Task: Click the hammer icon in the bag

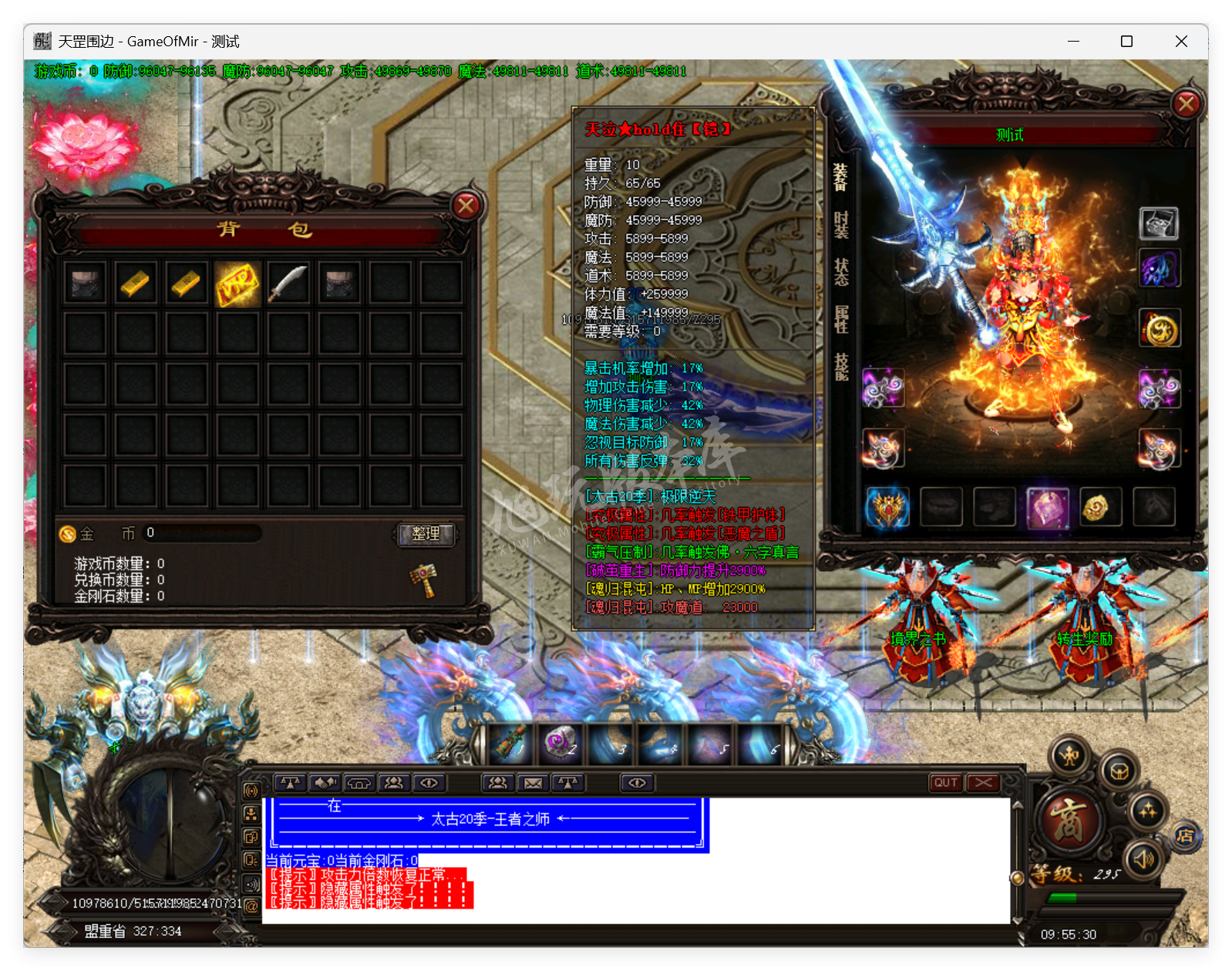Action: 423,580
